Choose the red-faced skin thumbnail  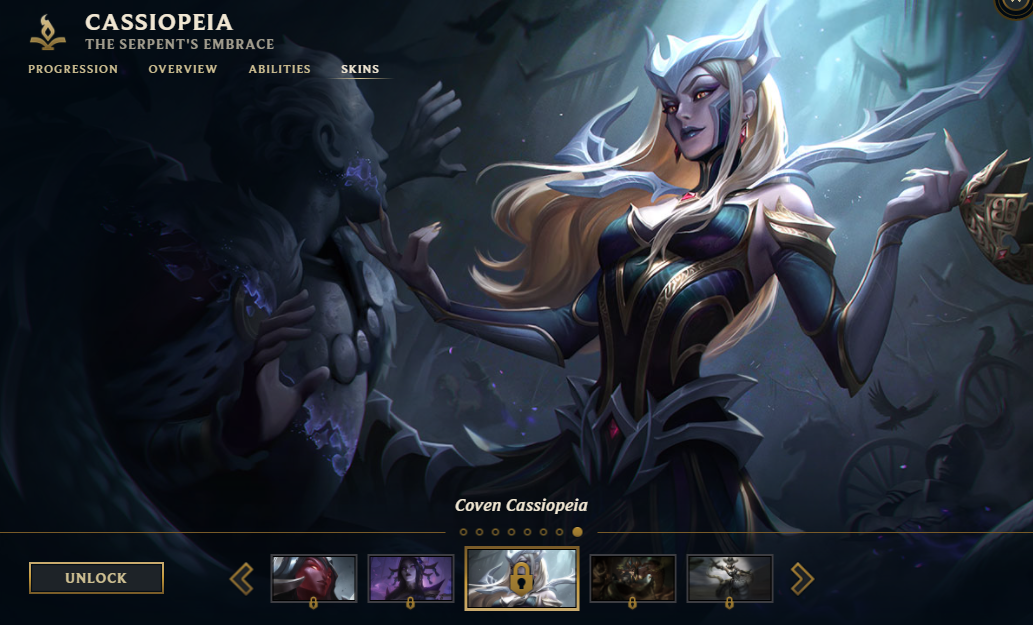314,578
